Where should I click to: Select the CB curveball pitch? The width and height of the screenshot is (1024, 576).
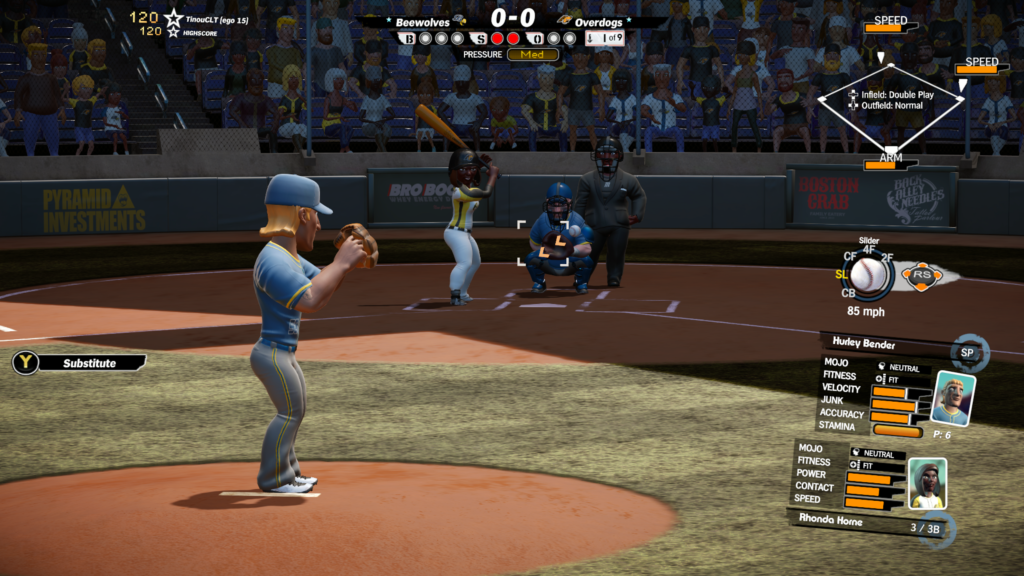[848, 293]
